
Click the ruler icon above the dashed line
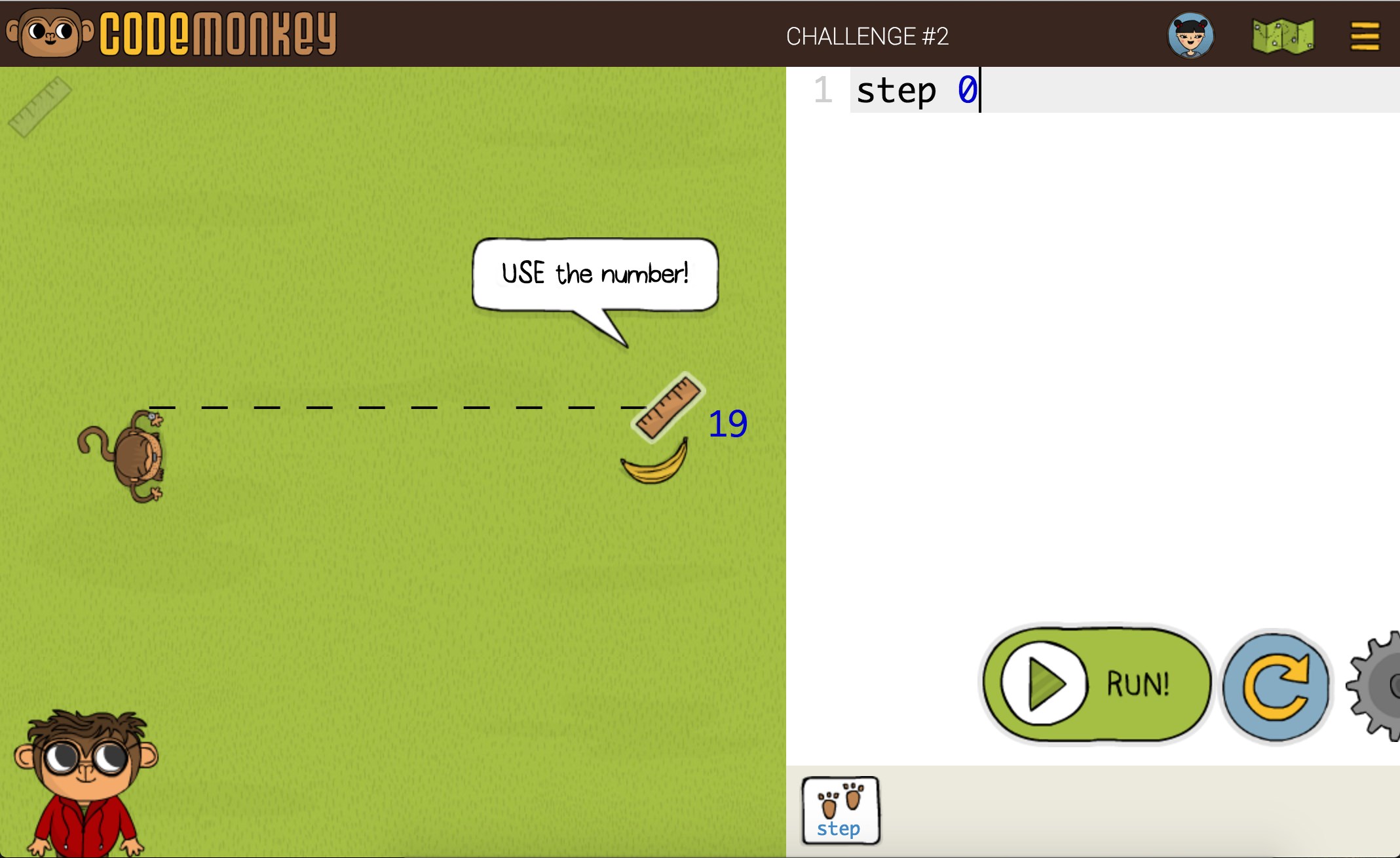click(x=669, y=406)
